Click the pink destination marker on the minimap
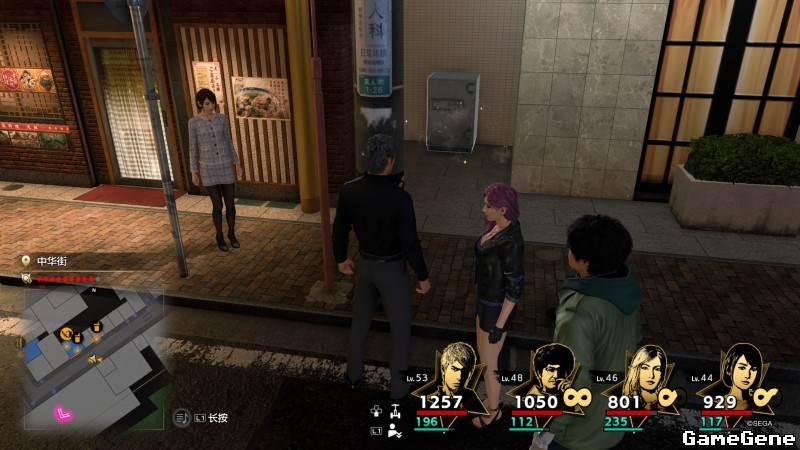The image size is (800, 450). coord(64,413)
